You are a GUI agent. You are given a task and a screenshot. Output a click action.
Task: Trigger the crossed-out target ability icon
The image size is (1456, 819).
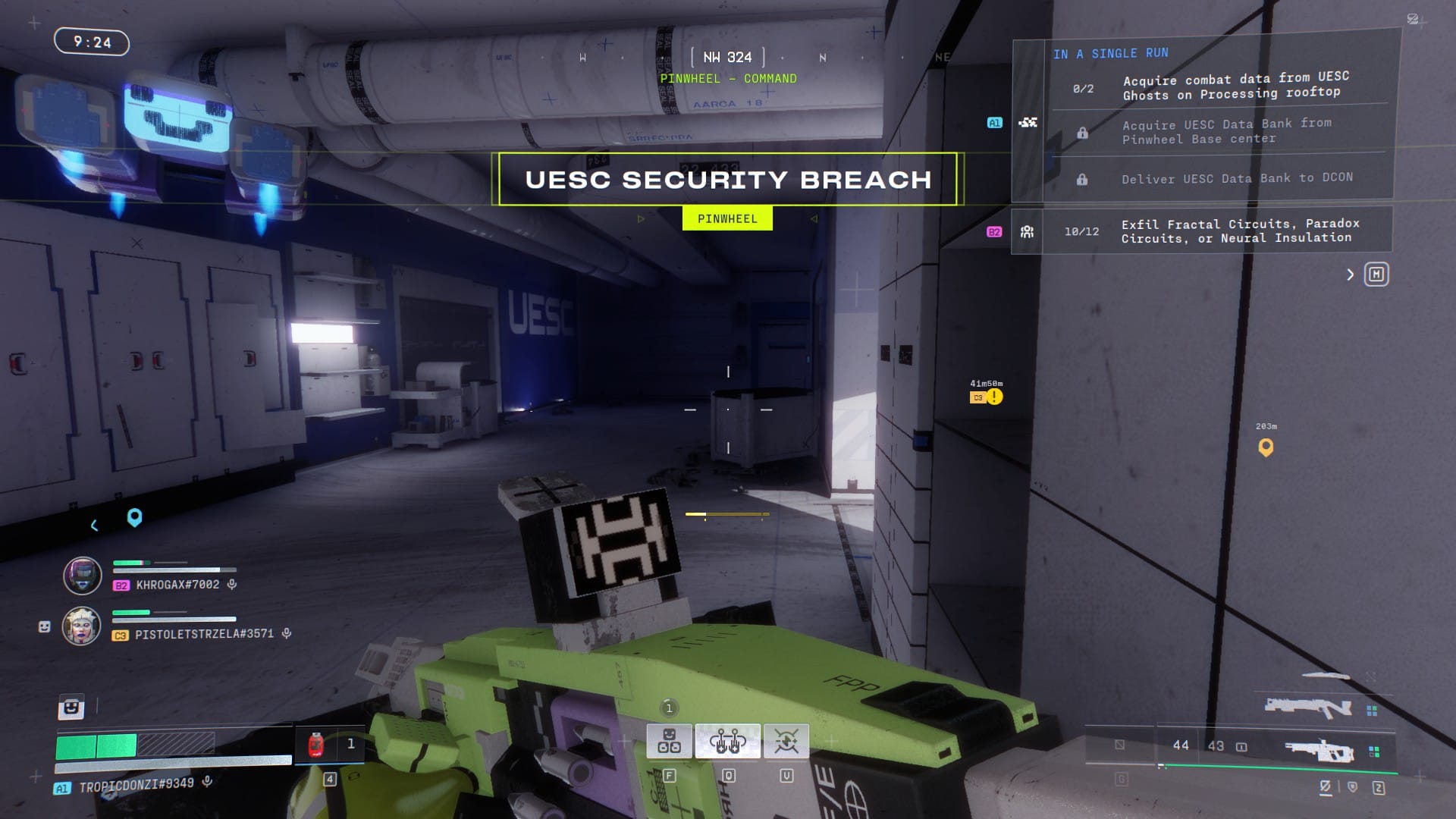[x=786, y=741]
